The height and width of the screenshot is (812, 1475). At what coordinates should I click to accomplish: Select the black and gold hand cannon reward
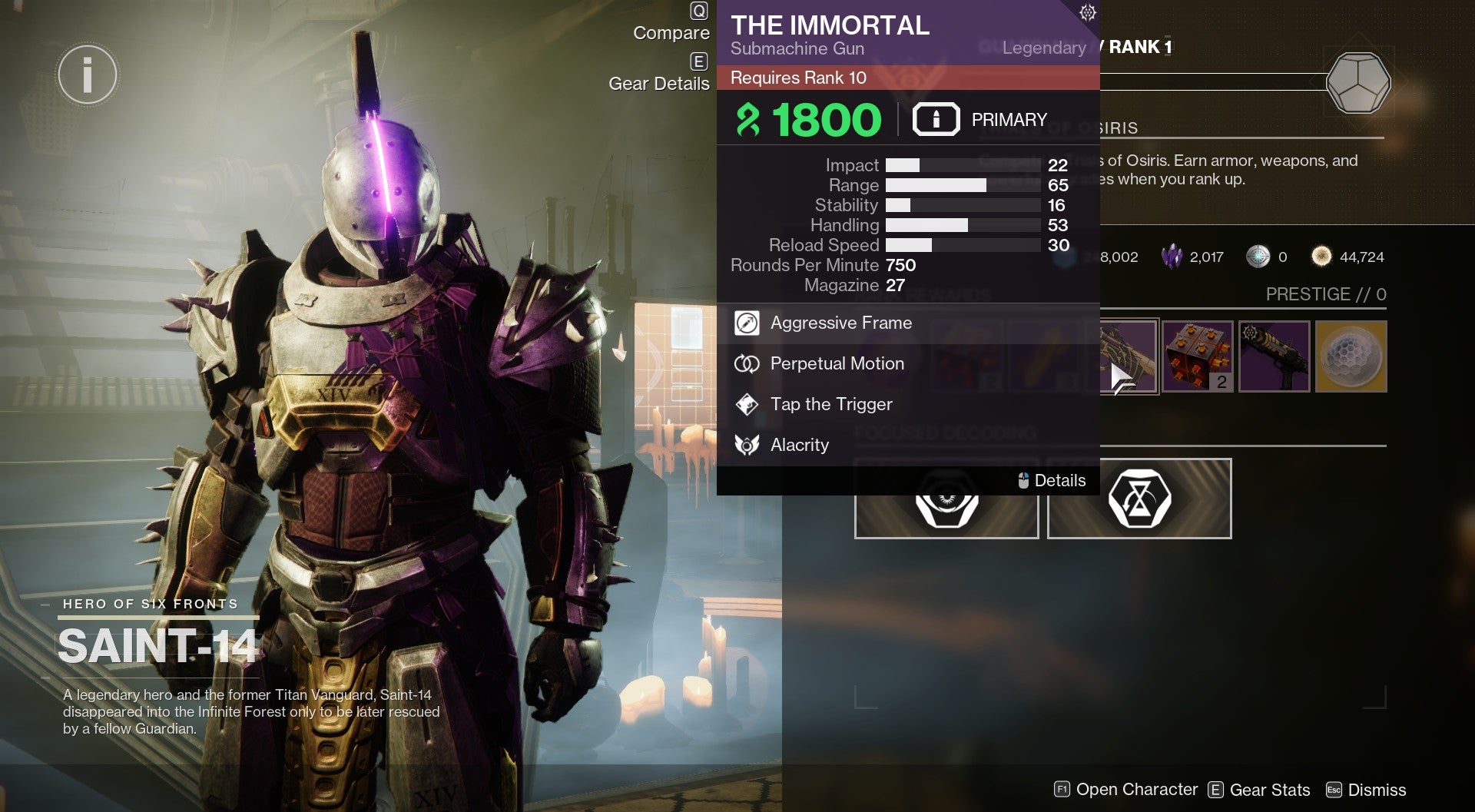pyautogui.click(x=1274, y=356)
